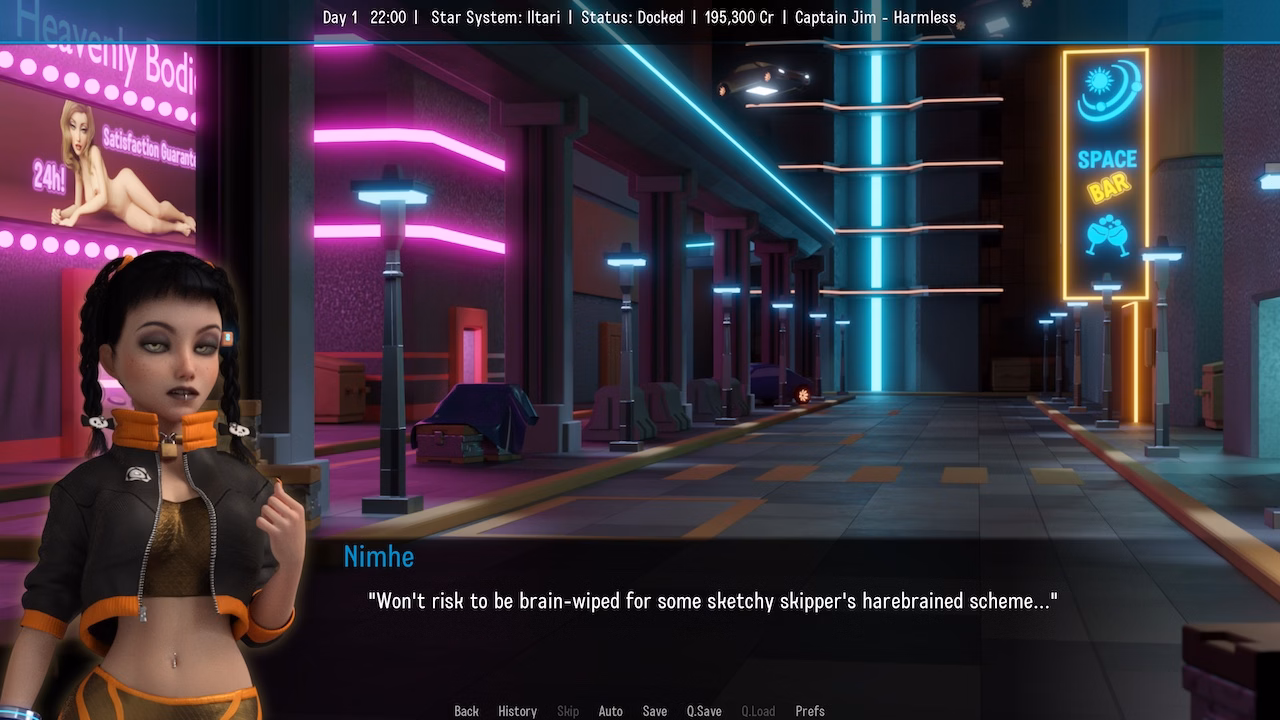Click the dialogue text to advance the story
Viewport: 1280px width, 720px height.
(x=712, y=602)
